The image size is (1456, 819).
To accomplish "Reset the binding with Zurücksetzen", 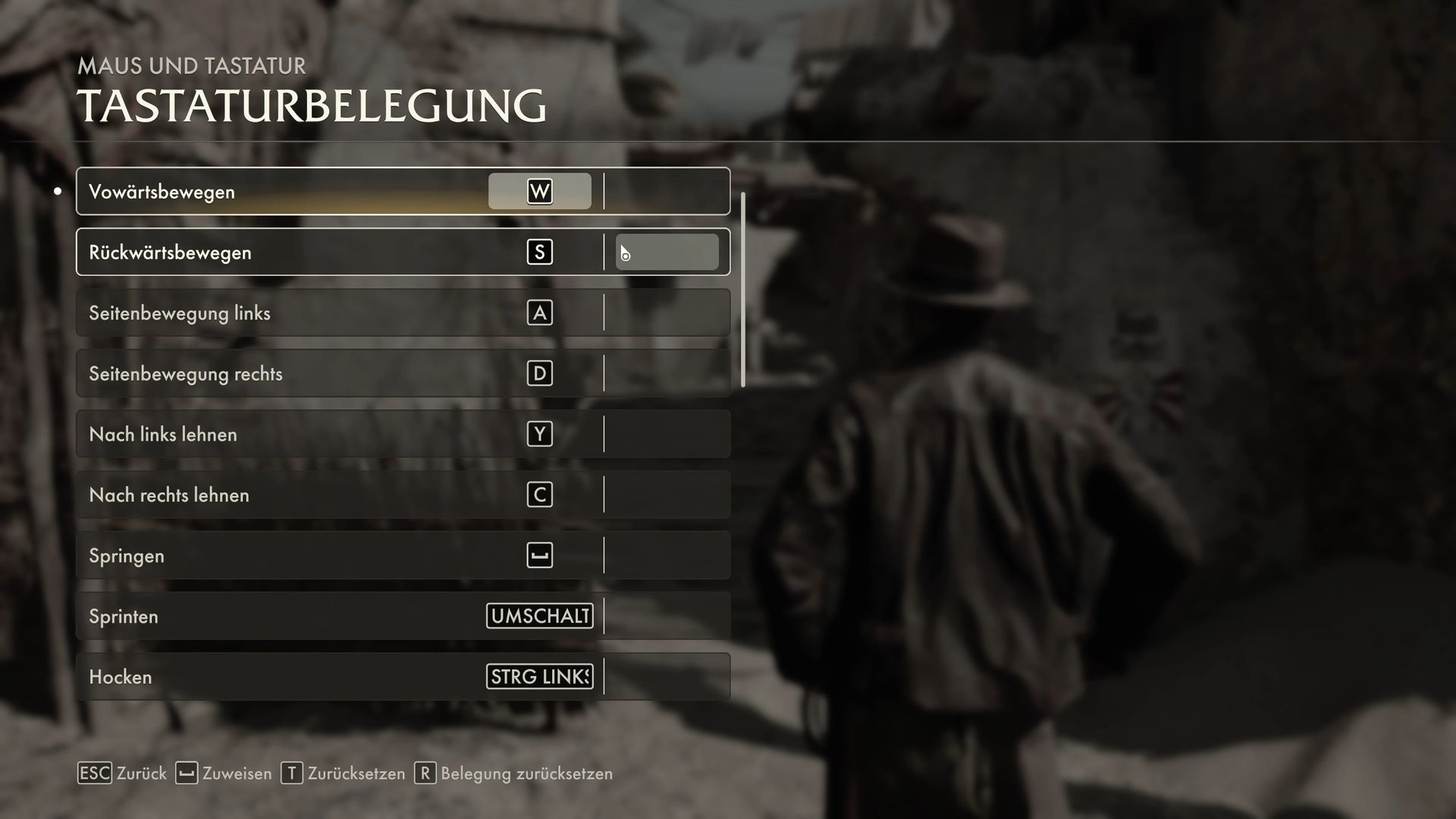I will 344,773.
